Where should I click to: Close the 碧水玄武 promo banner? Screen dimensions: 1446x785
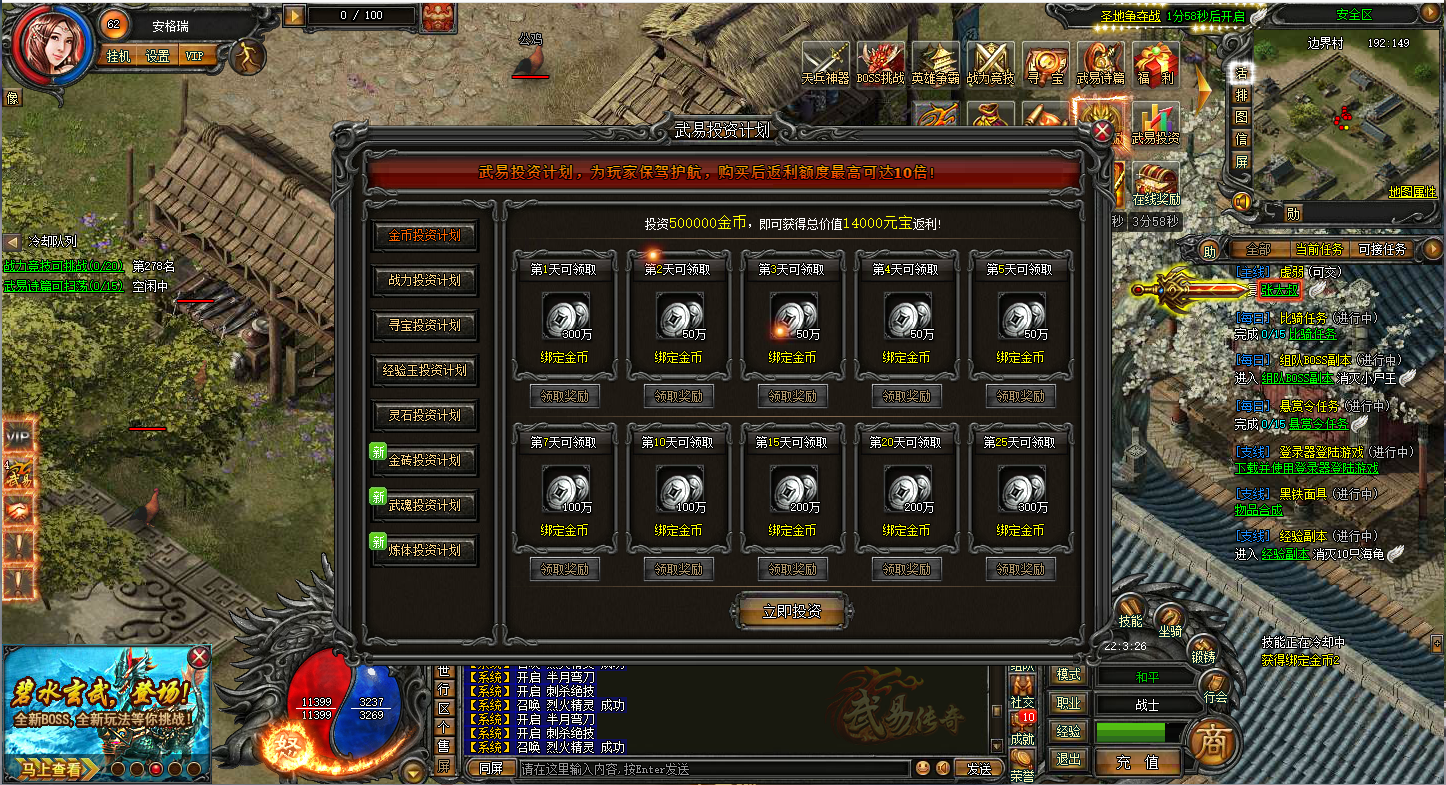click(x=200, y=657)
